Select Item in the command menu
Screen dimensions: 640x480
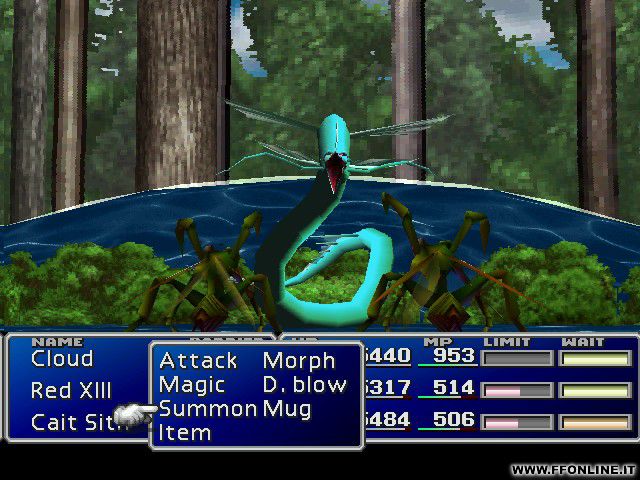185,433
